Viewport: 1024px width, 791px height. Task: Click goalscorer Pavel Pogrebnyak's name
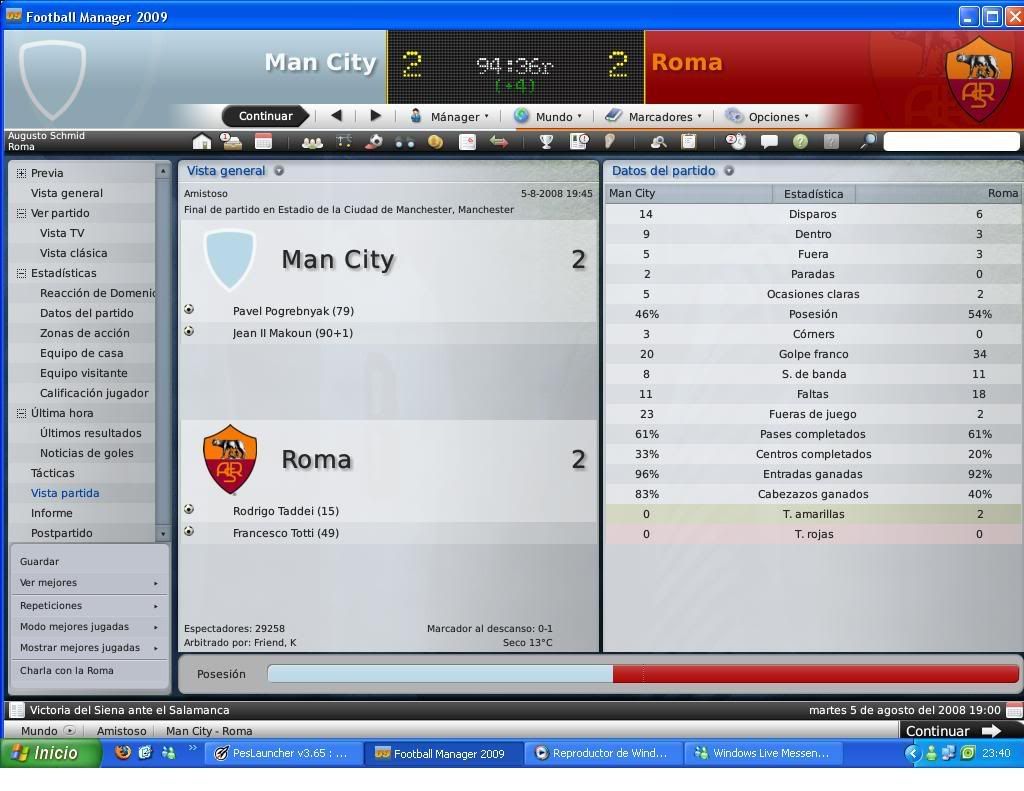pyautogui.click(x=293, y=311)
